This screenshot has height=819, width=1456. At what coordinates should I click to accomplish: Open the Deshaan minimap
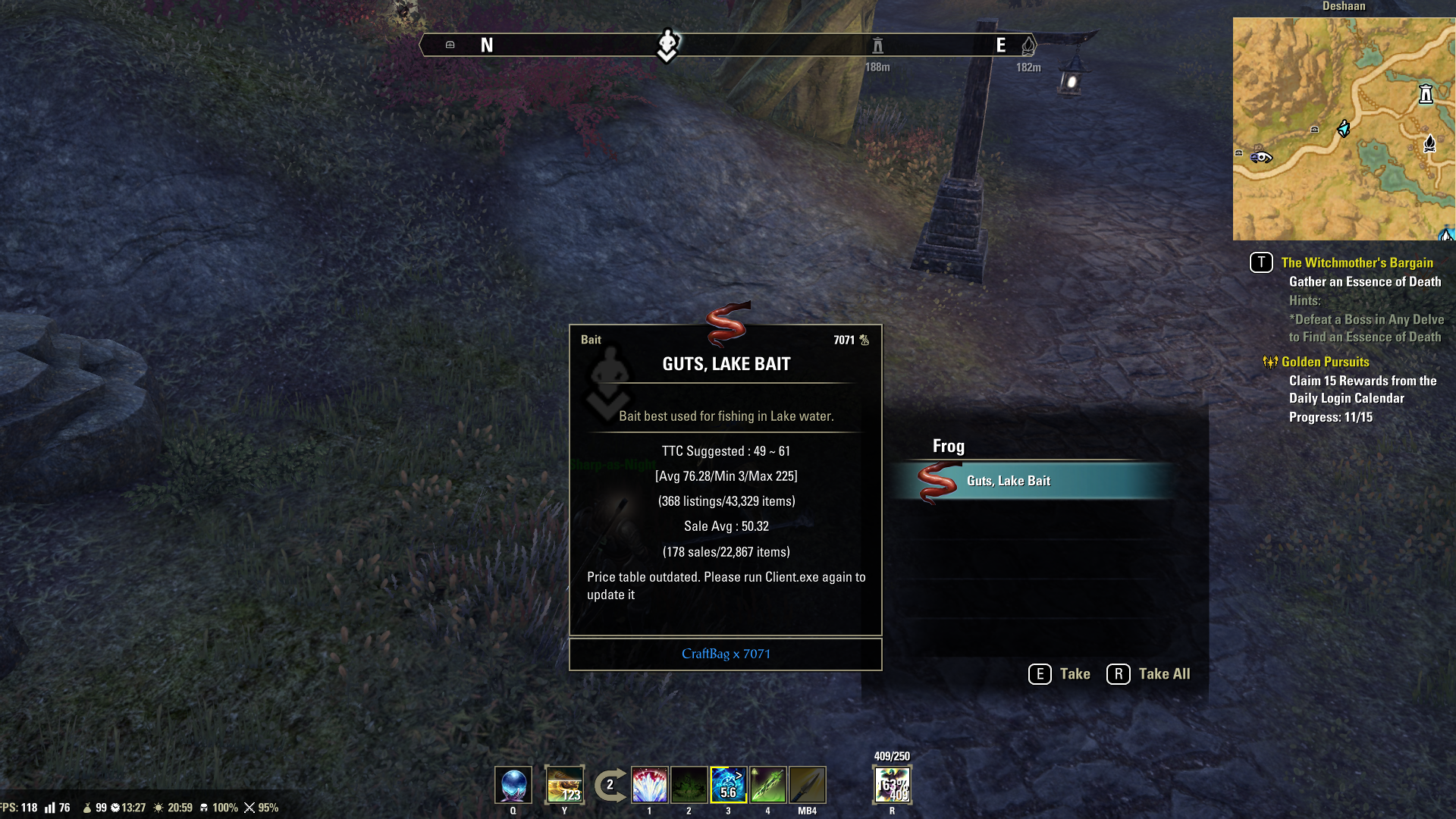pos(1344,129)
